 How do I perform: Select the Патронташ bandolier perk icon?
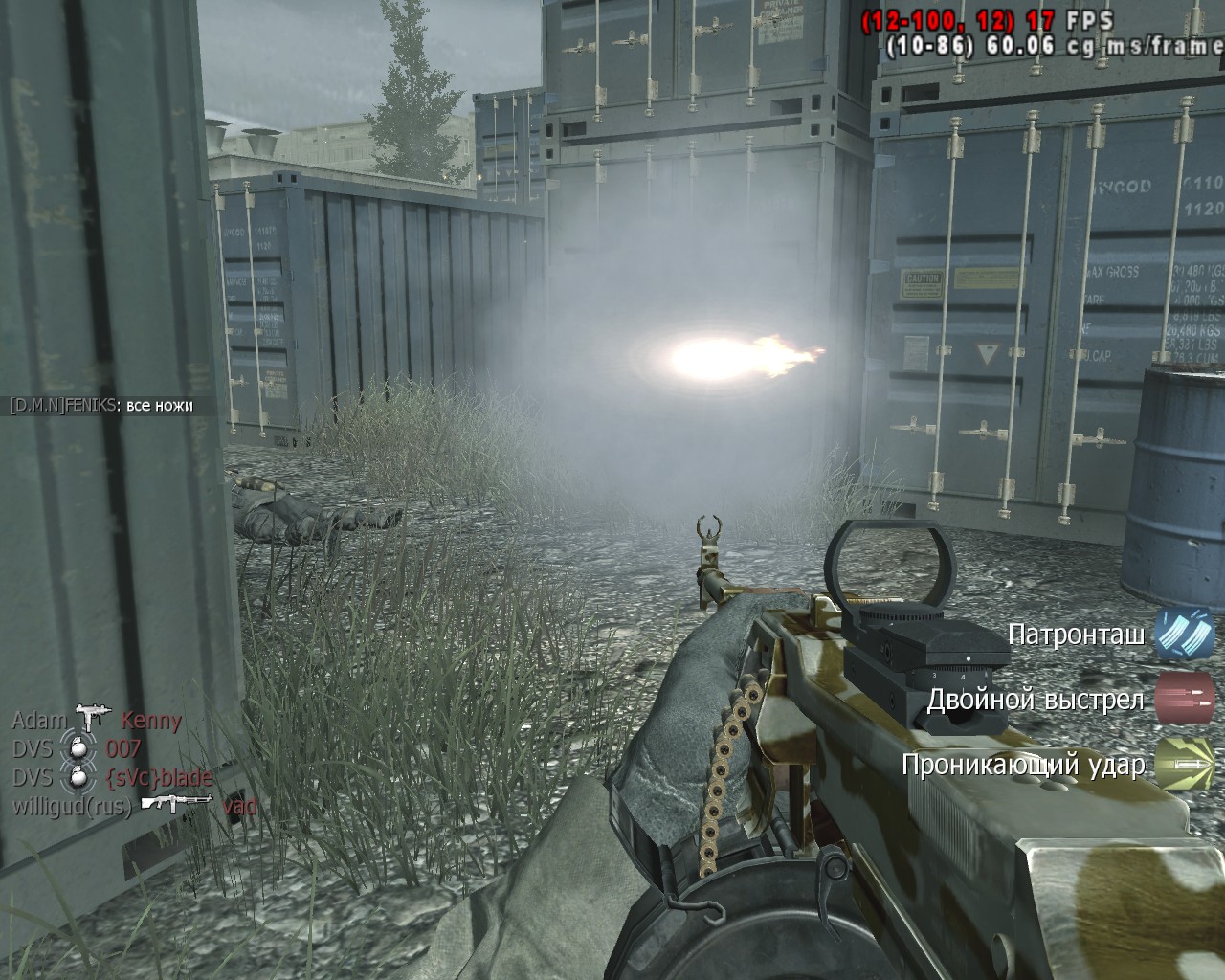[1184, 634]
